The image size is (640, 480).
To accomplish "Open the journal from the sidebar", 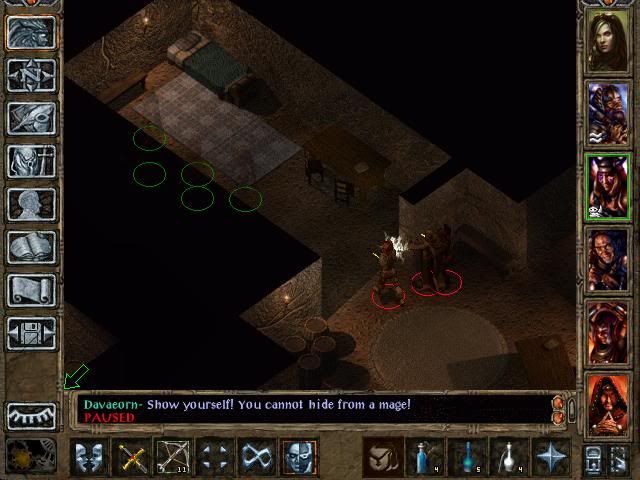I will (x=31, y=117).
